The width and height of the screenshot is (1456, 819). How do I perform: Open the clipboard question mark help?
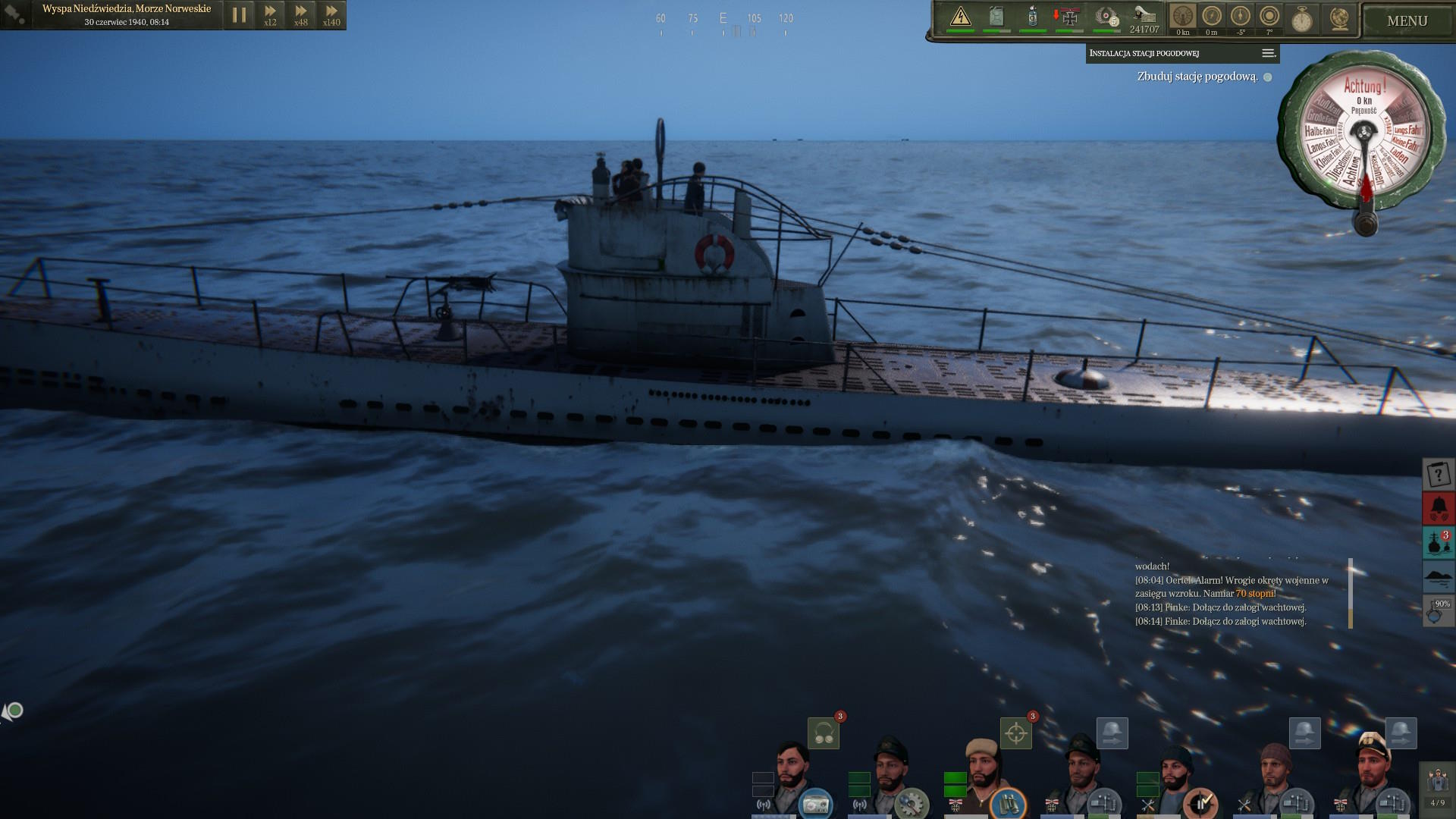pos(1438,475)
